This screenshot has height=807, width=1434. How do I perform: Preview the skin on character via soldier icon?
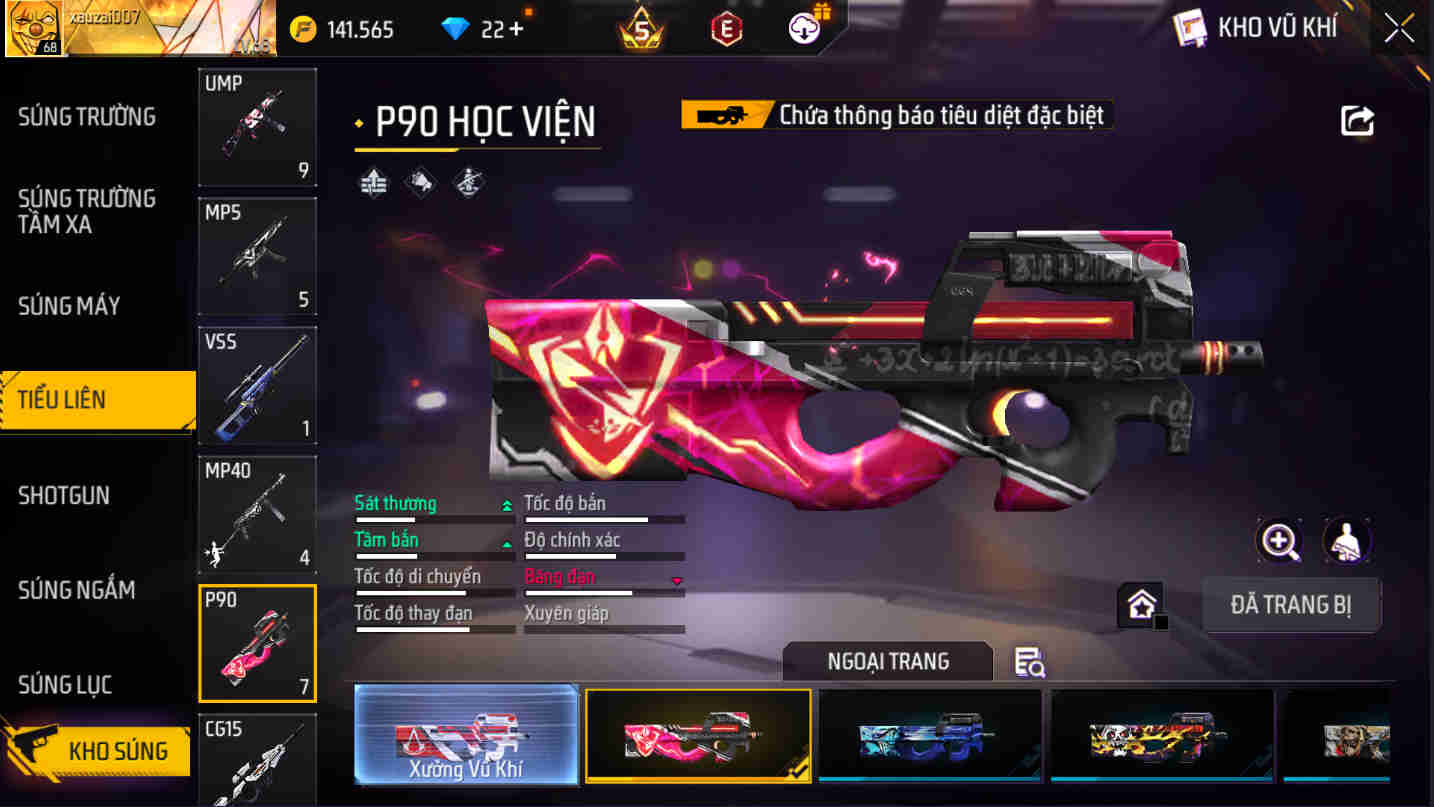[1347, 541]
